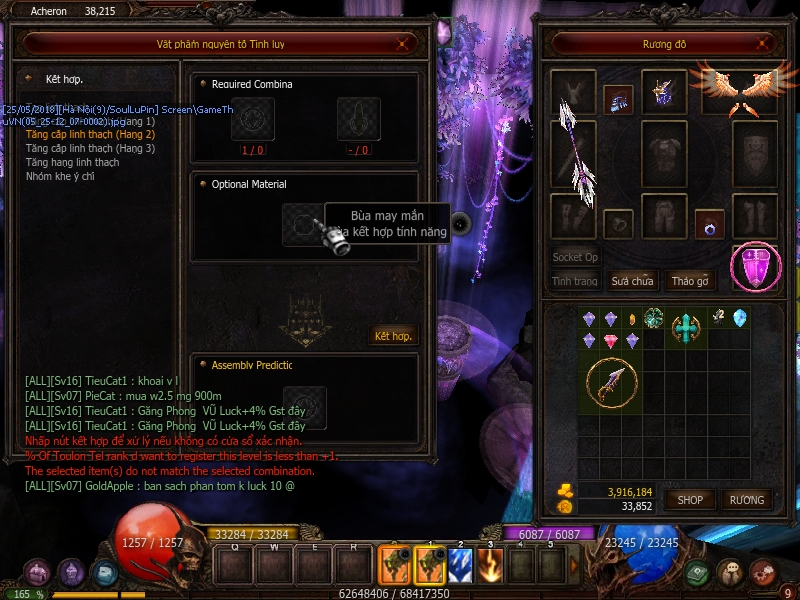Screen dimensions: 800x600
Task: Select the Tăng hạng linh thạch entry
Action: [72, 162]
